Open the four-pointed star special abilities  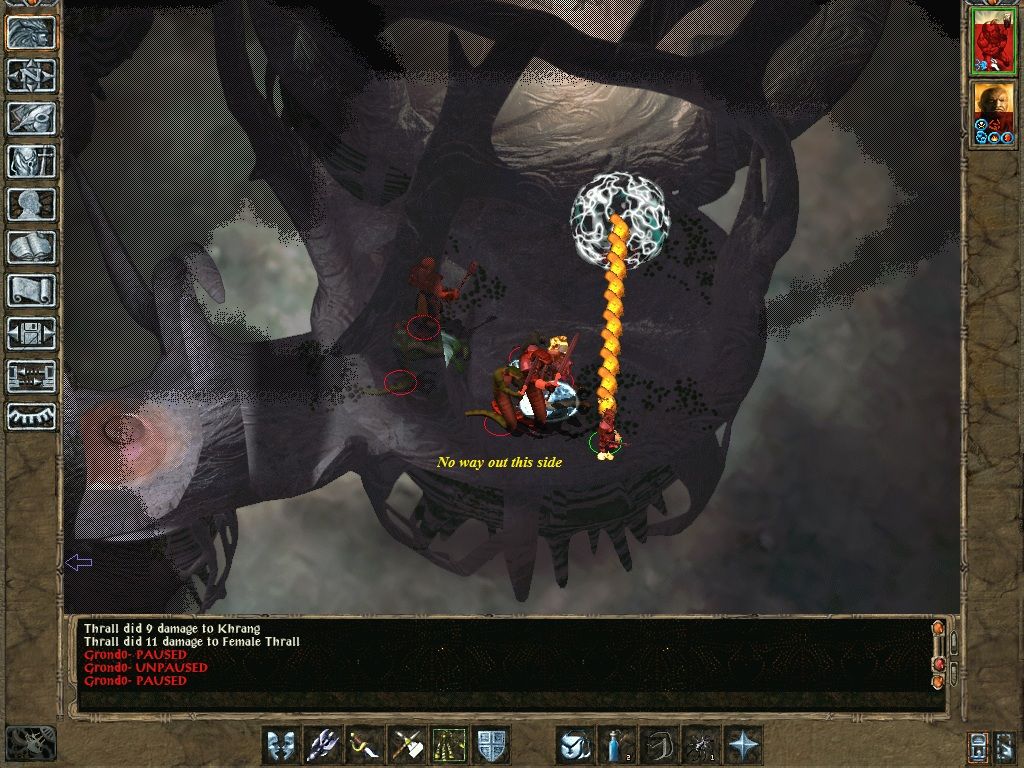point(743,745)
